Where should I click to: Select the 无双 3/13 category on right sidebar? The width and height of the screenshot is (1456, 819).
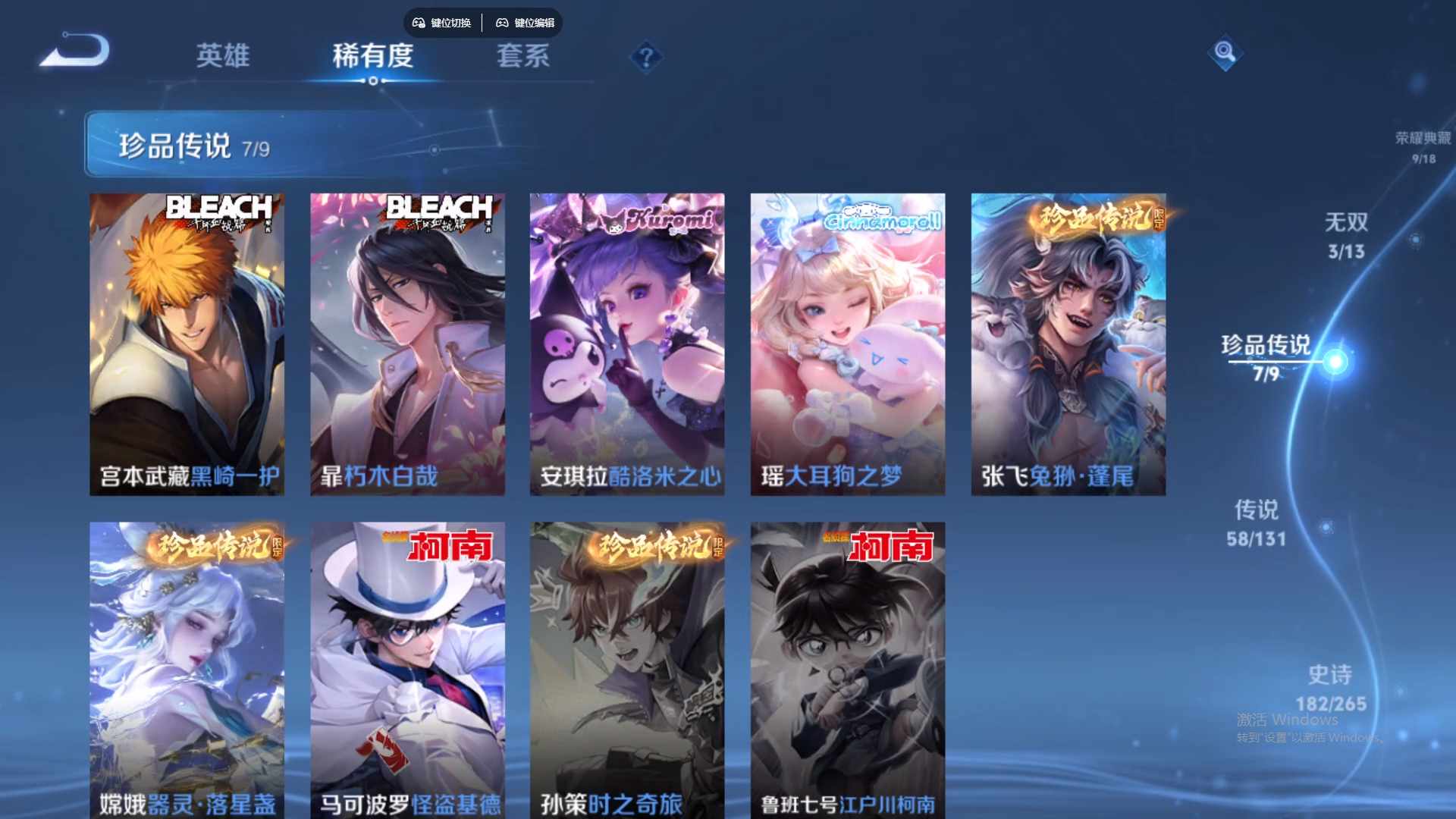[1348, 235]
